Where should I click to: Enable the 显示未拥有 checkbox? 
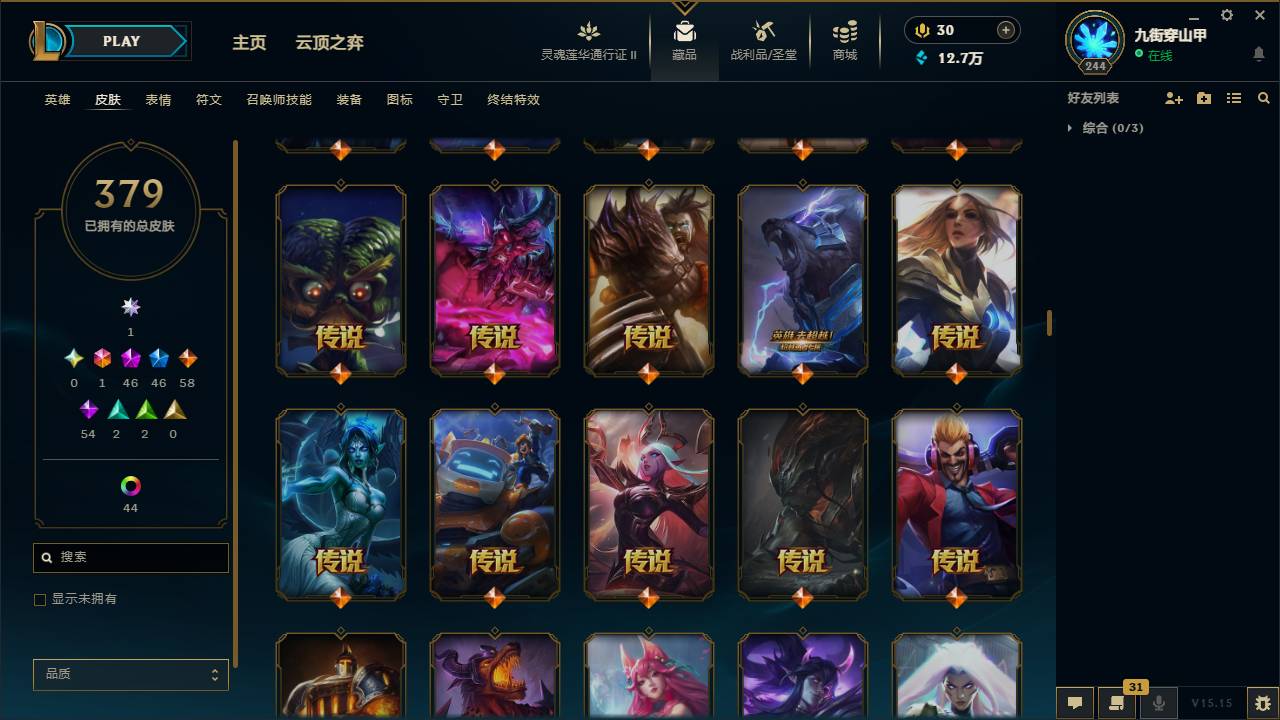tap(40, 599)
